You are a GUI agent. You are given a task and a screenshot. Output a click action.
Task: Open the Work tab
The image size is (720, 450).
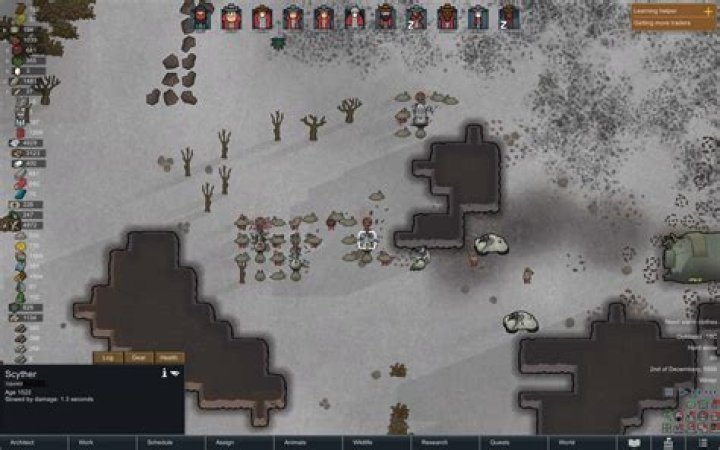(86, 441)
